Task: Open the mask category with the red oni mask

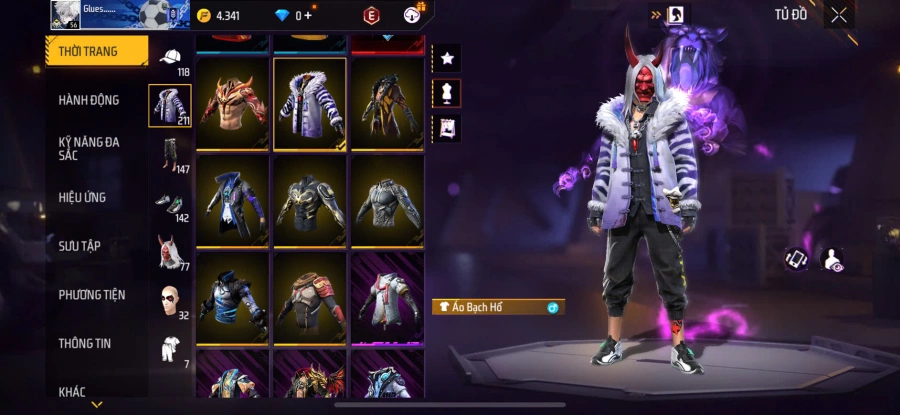Action: coord(170,252)
